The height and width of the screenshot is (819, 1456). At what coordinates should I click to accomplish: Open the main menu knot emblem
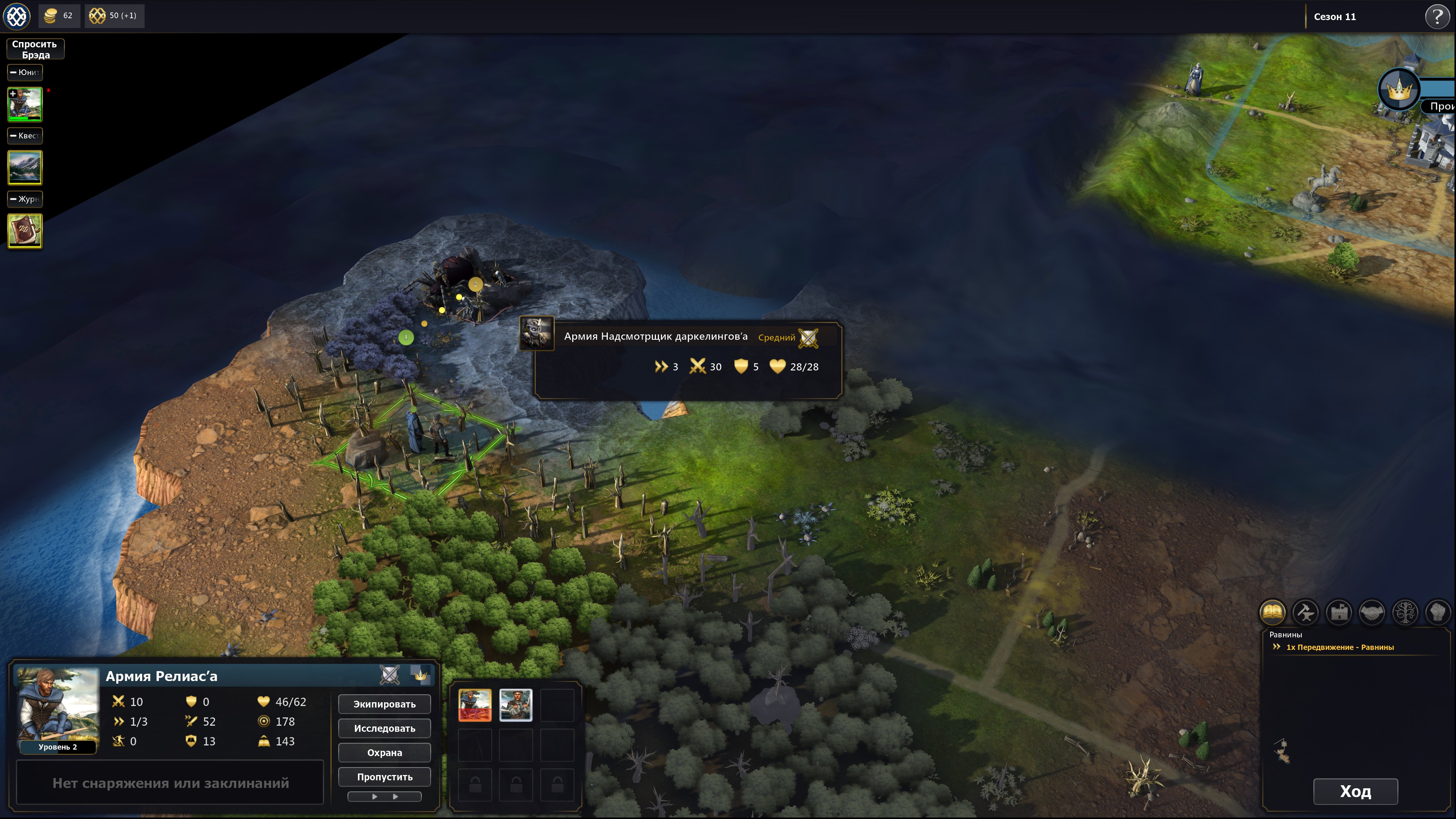click(x=16, y=16)
